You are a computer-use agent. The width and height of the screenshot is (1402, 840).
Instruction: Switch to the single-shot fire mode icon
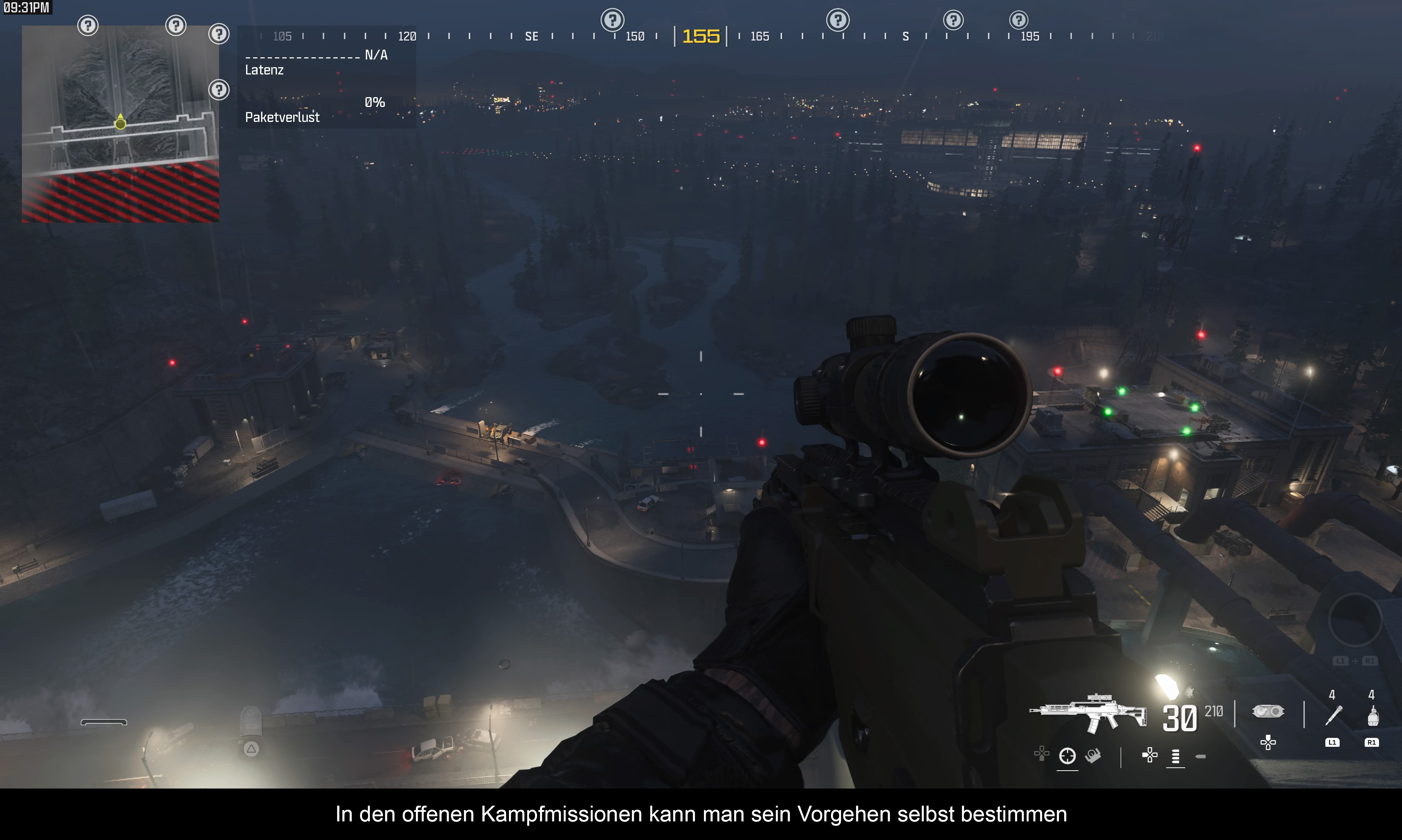[x=1200, y=756]
